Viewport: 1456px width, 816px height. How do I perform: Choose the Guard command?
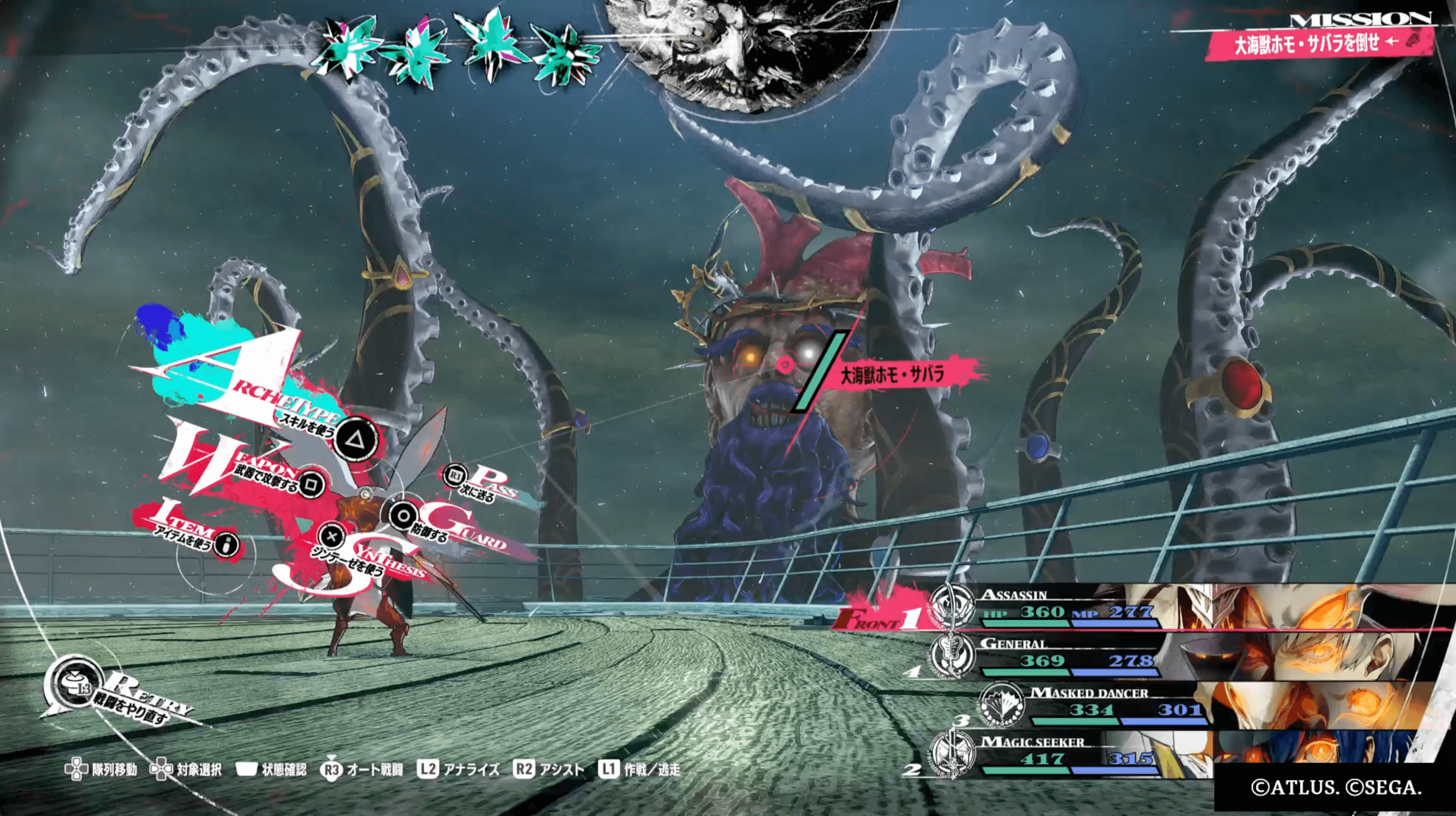tap(403, 516)
